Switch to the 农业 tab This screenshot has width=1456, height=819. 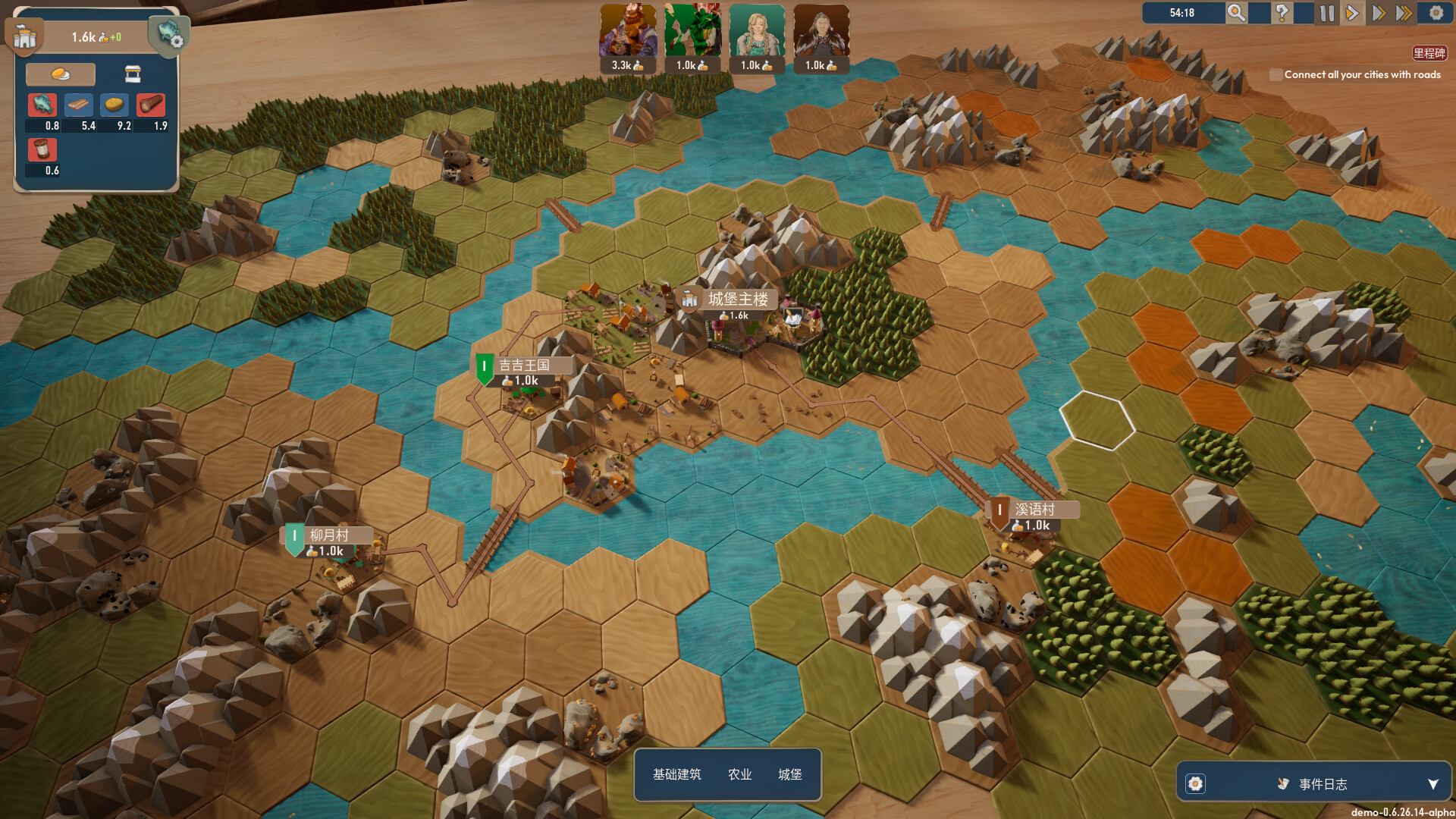741,775
